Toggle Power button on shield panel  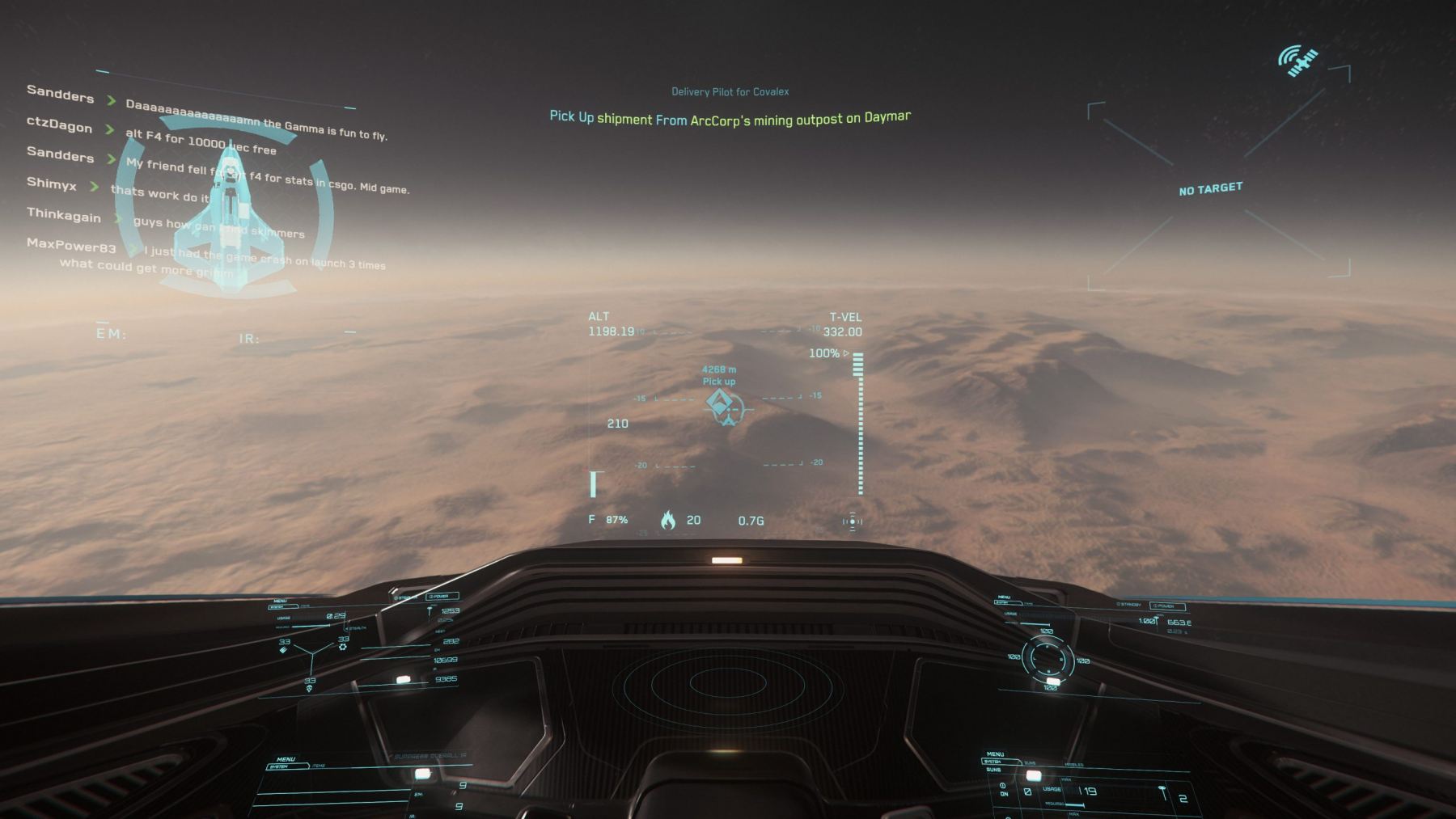click(x=1166, y=606)
